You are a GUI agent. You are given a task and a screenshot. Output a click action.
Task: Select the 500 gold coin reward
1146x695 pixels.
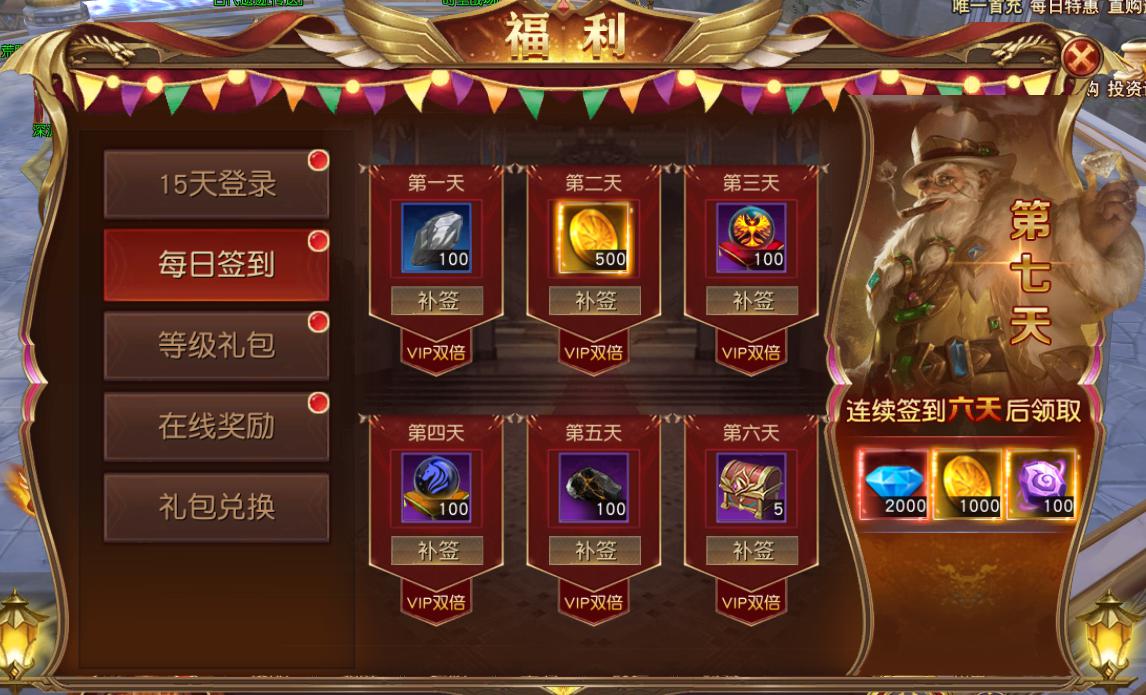tap(595, 238)
